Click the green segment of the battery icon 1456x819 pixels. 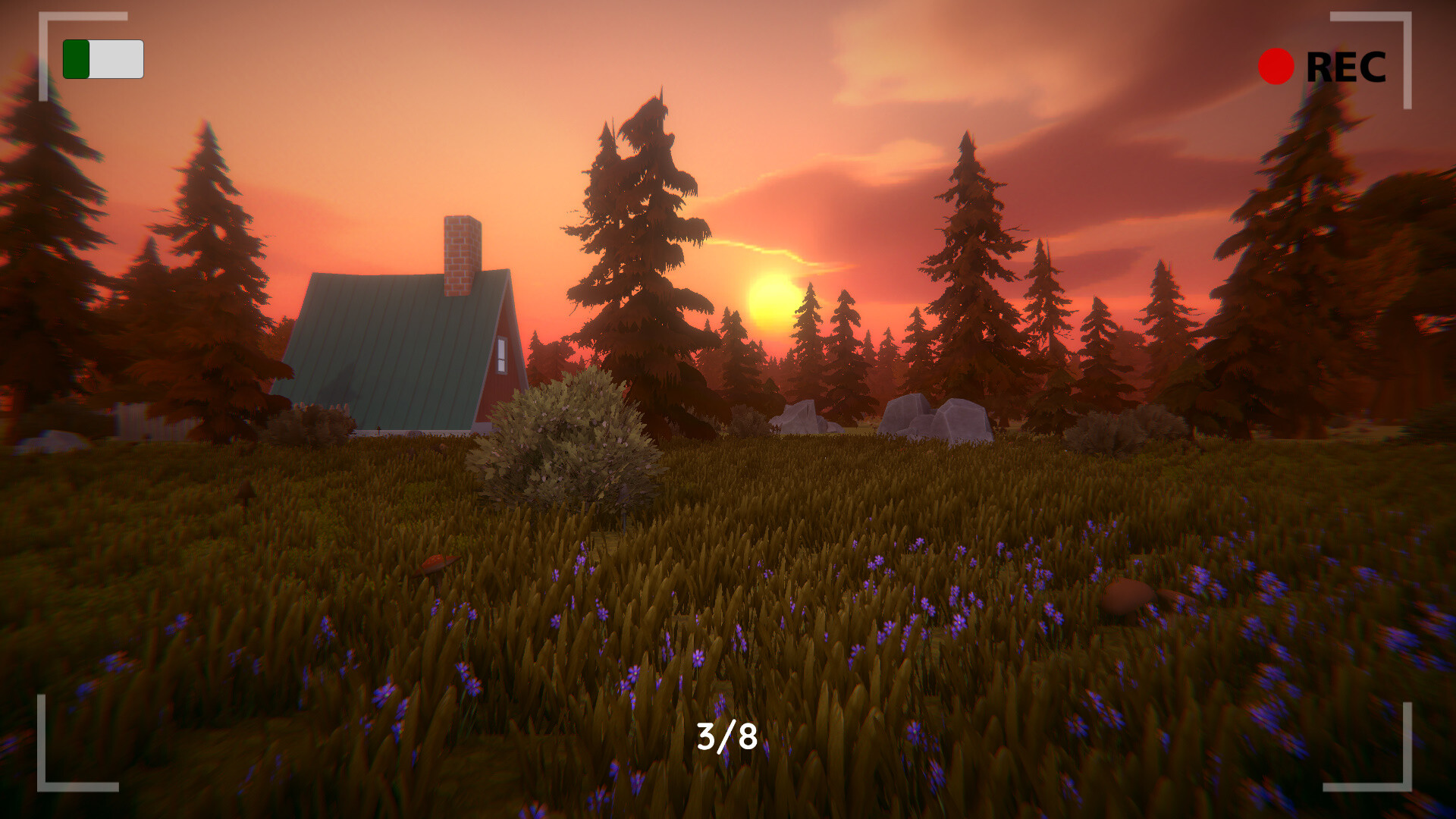tap(78, 58)
